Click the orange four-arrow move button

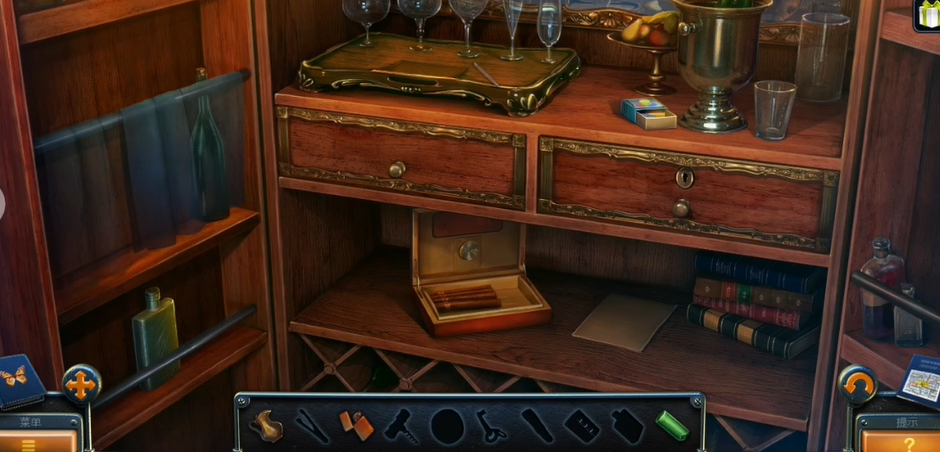pyautogui.click(x=81, y=384)
